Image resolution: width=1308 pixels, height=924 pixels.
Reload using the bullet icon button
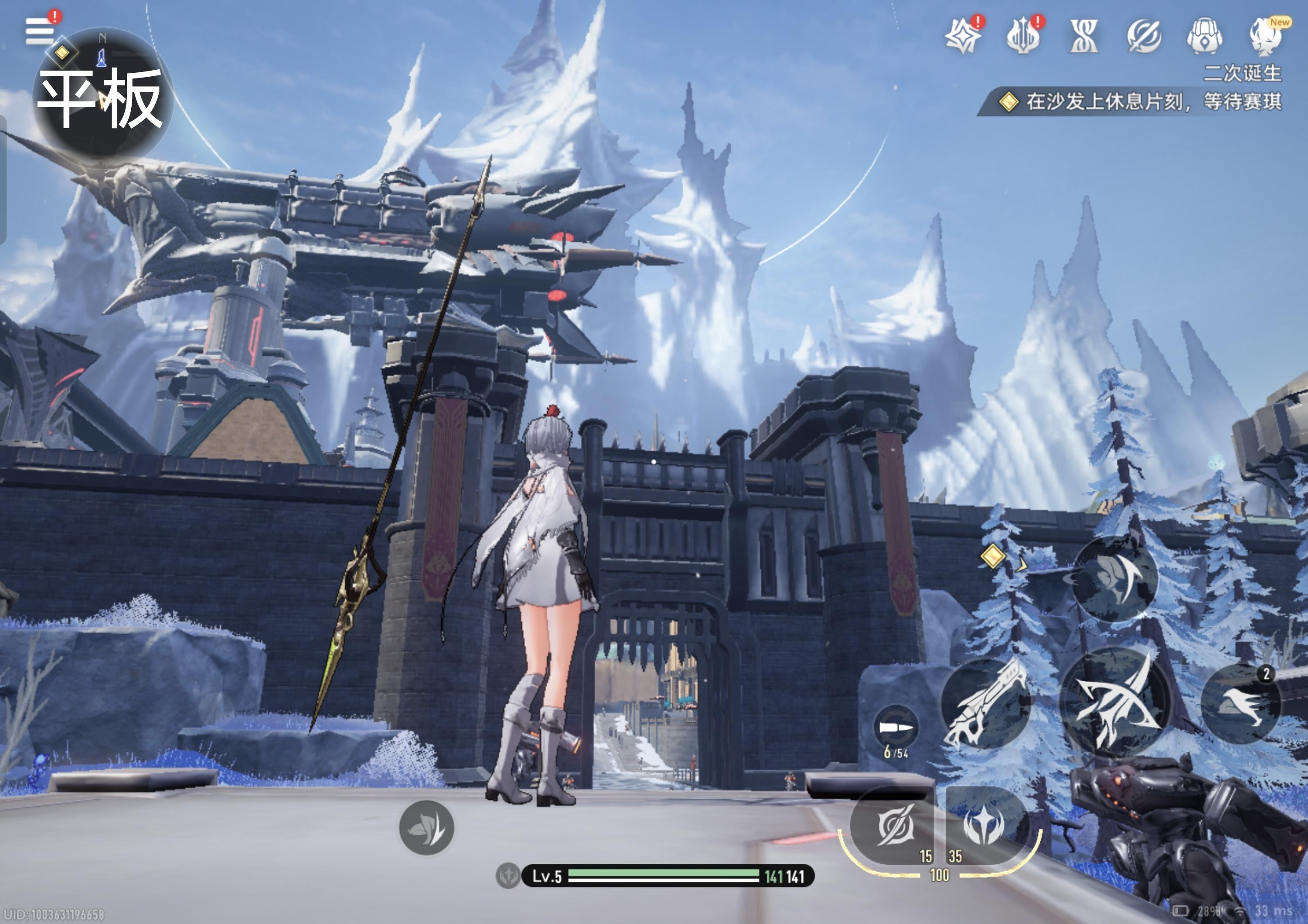coord(896,727)
